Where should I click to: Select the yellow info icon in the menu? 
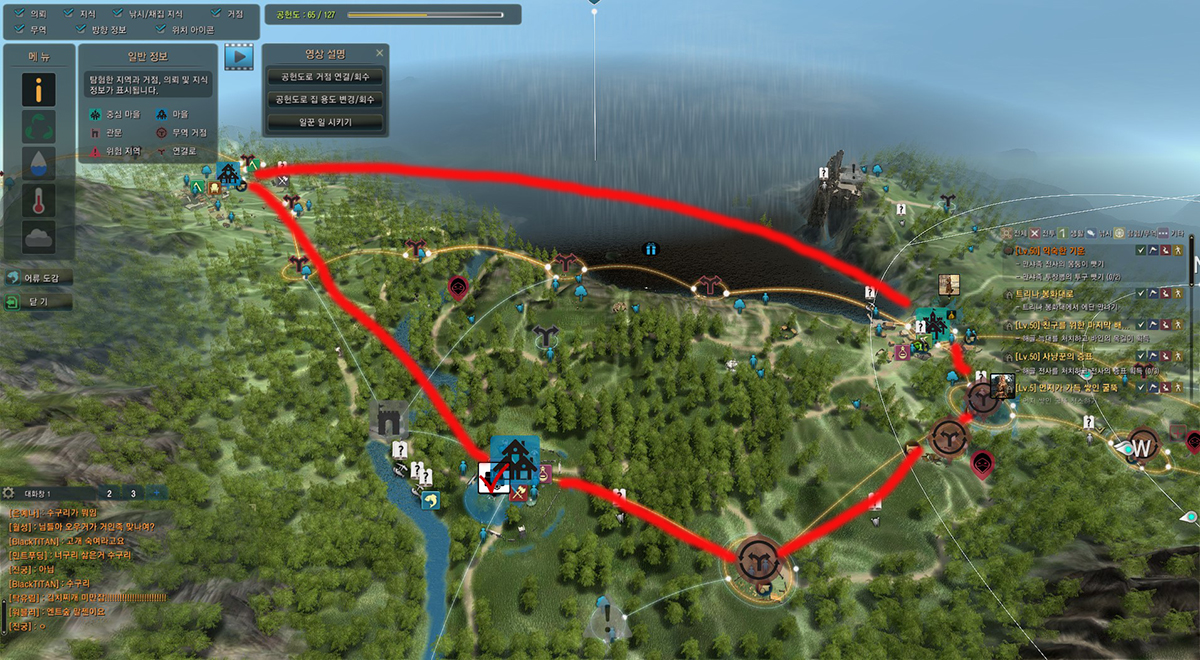[x=39, y=92]
